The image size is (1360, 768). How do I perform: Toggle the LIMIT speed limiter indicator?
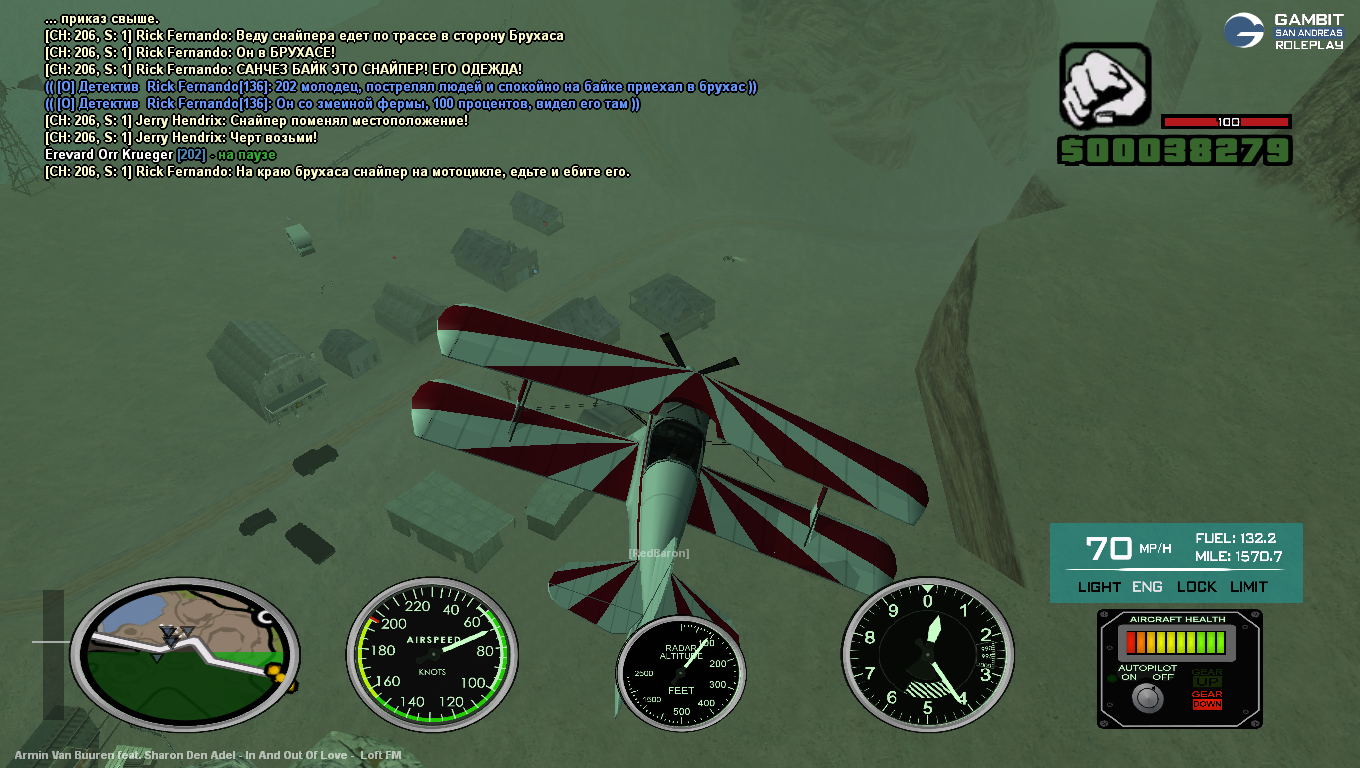1248,587
